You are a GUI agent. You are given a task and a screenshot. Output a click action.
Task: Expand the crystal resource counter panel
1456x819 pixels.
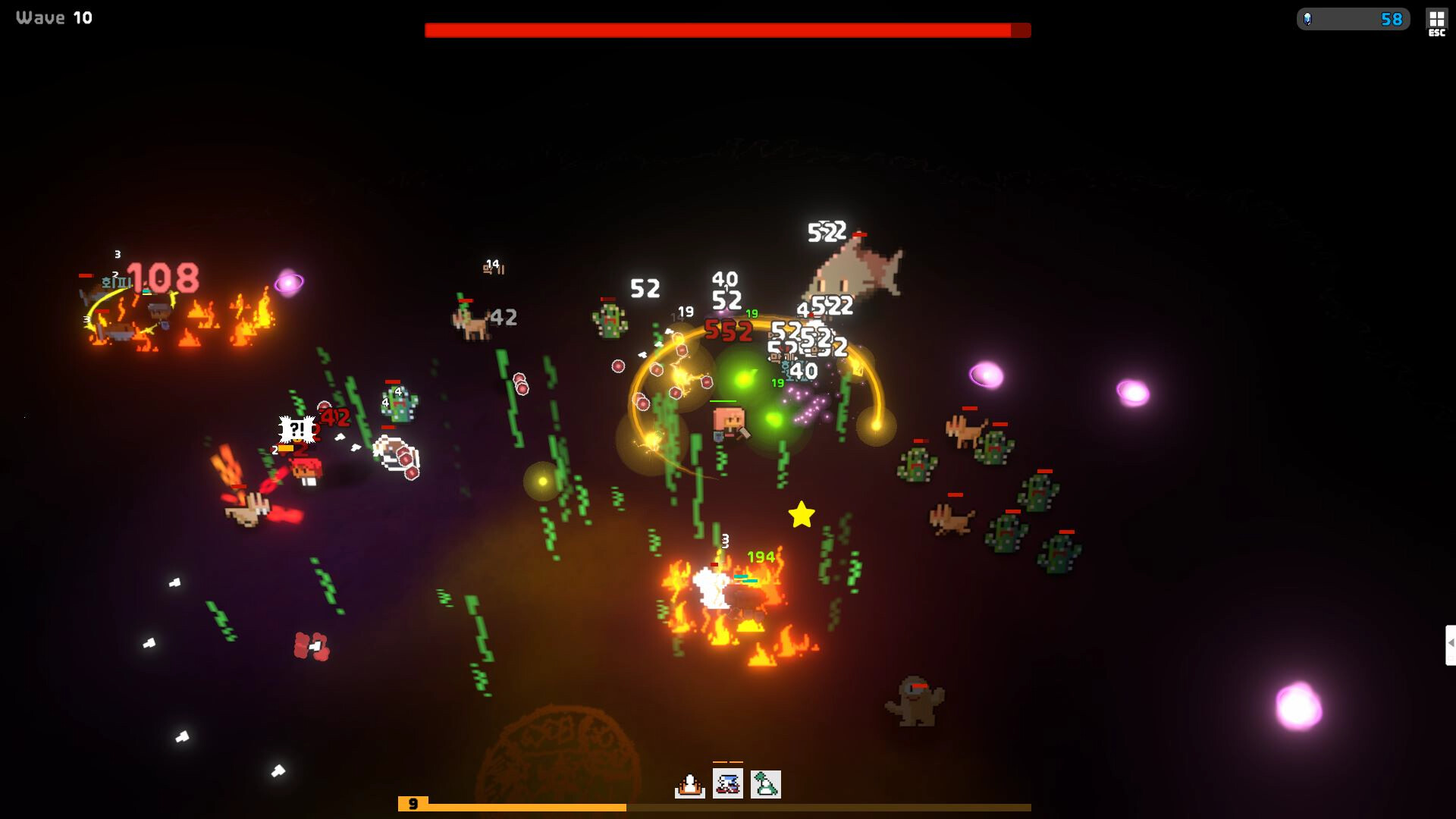coord(1354,20)
